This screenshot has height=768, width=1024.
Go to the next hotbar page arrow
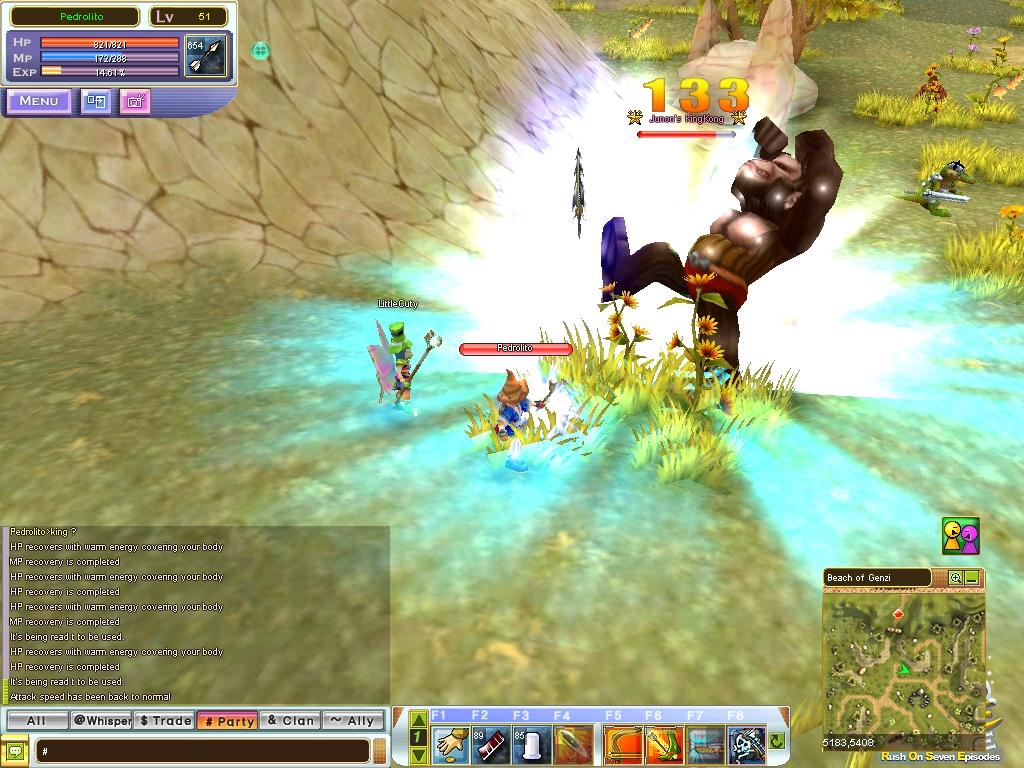click(x=419, y=755)
